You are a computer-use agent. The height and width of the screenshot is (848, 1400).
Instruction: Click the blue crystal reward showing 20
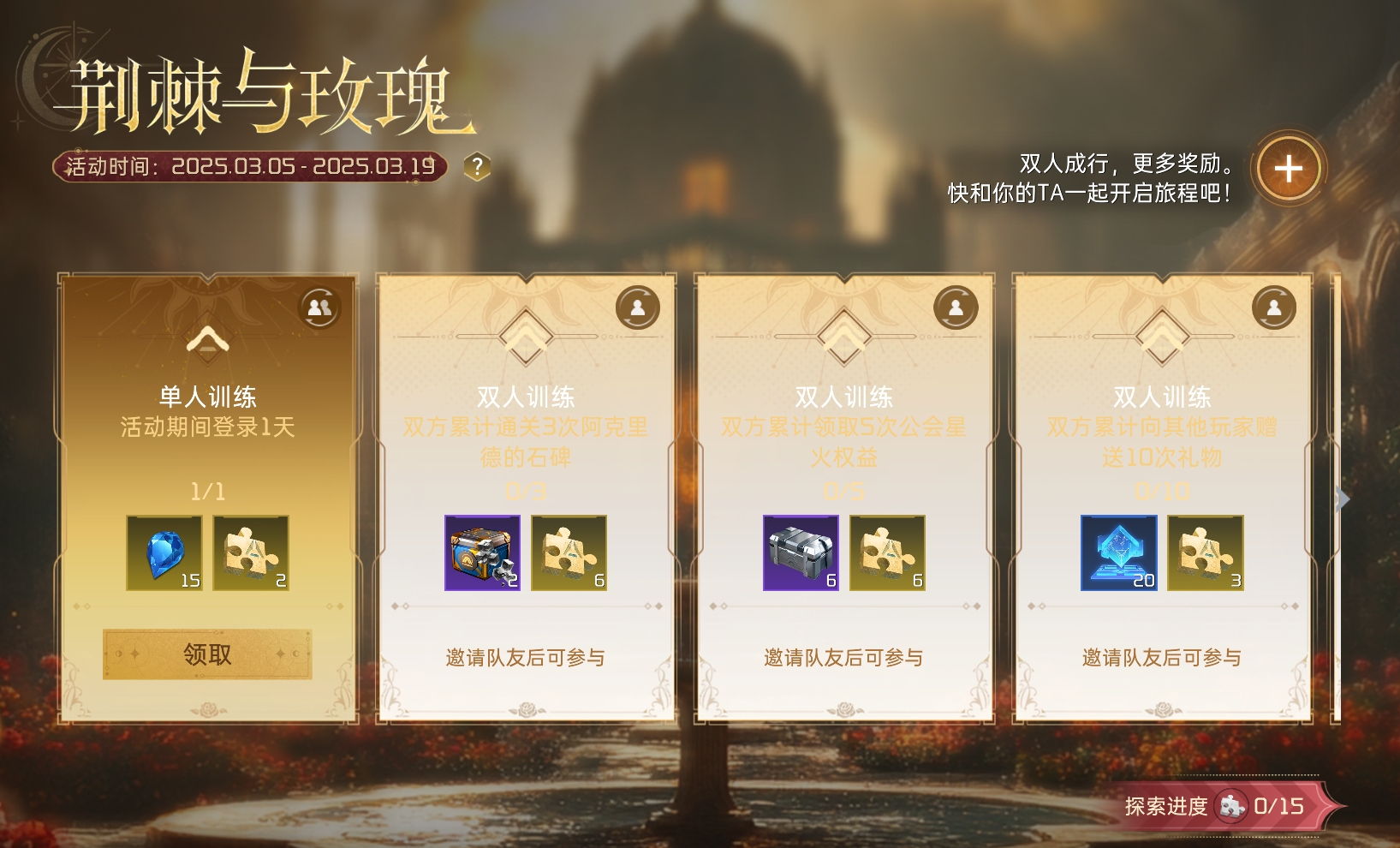point(1119,553)
